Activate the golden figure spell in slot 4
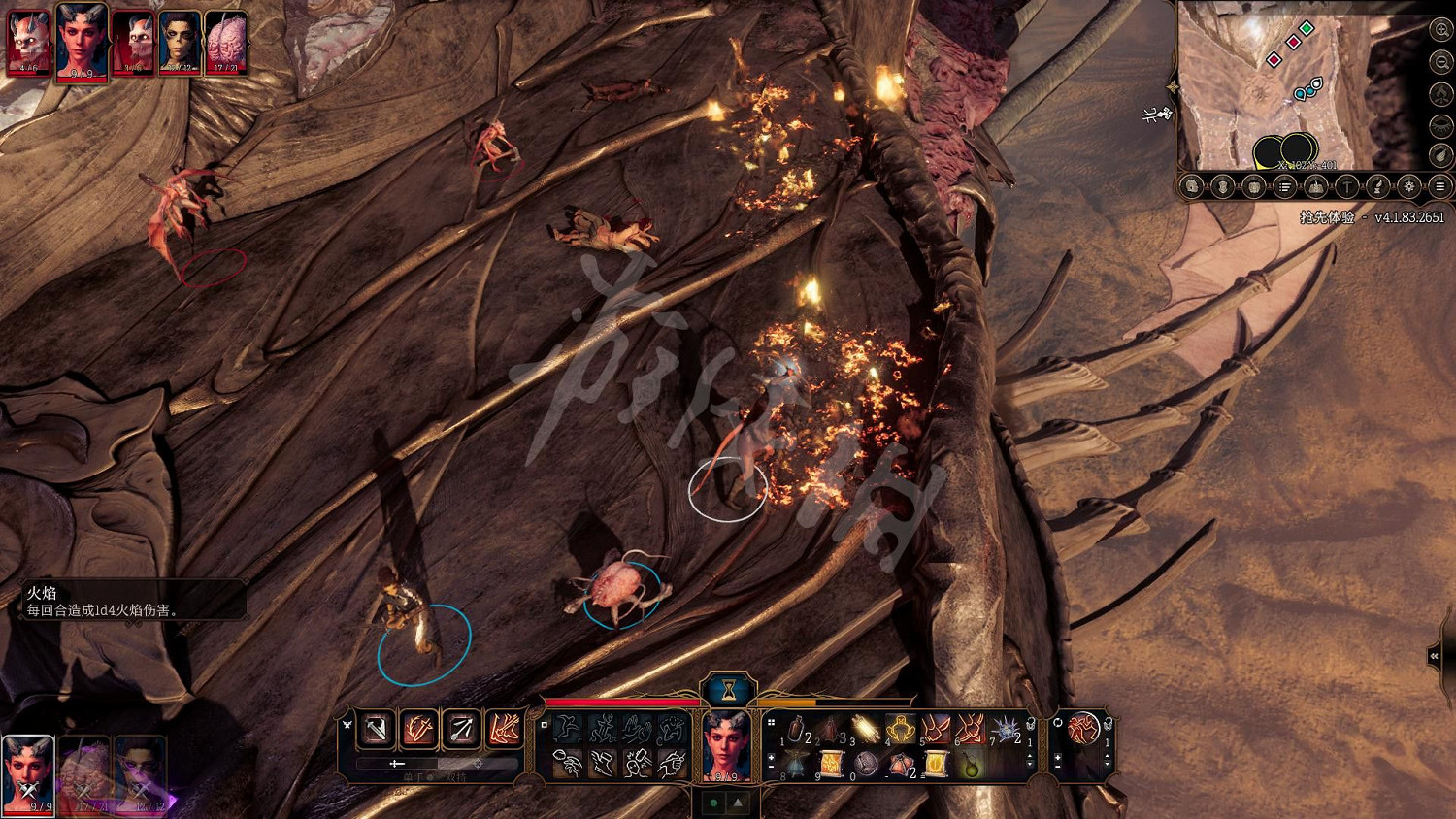This screenshot has height=819, width=1456. click(901, 728)
